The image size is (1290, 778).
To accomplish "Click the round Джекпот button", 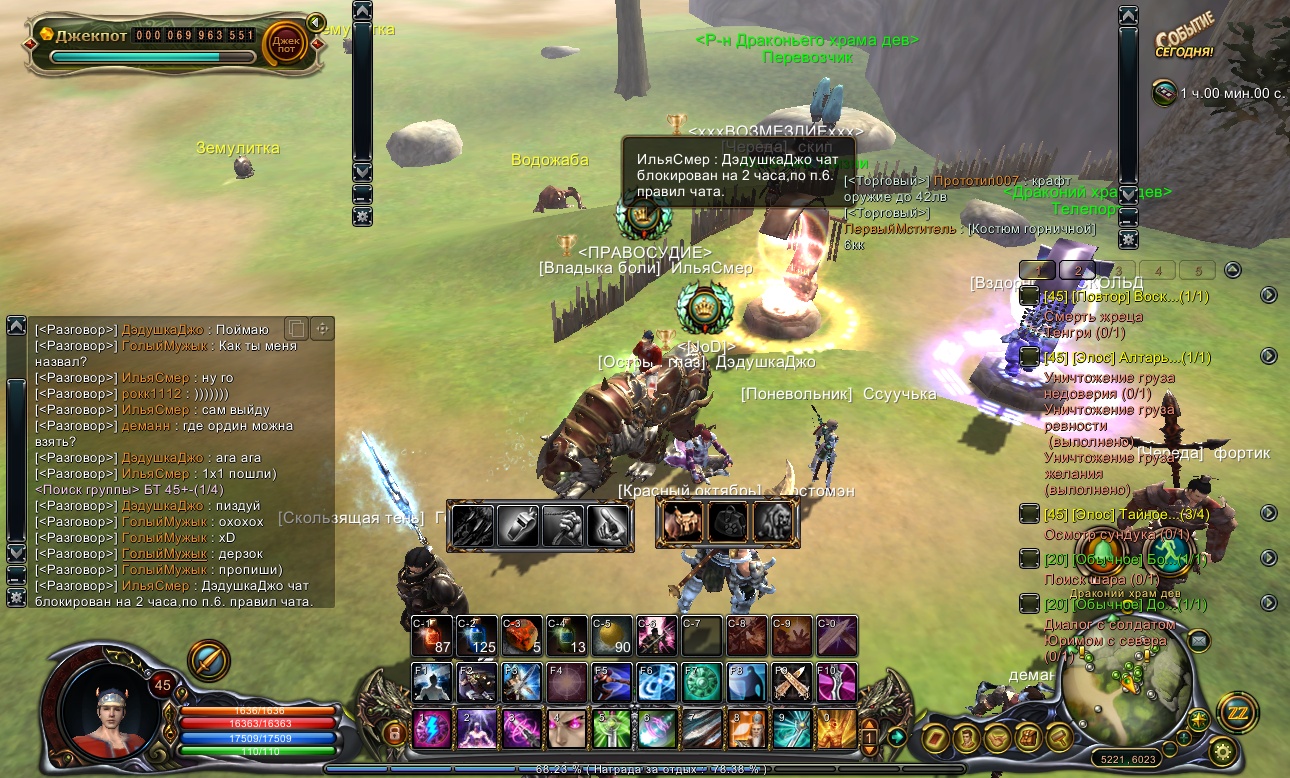I will click(x=284, y=43).
